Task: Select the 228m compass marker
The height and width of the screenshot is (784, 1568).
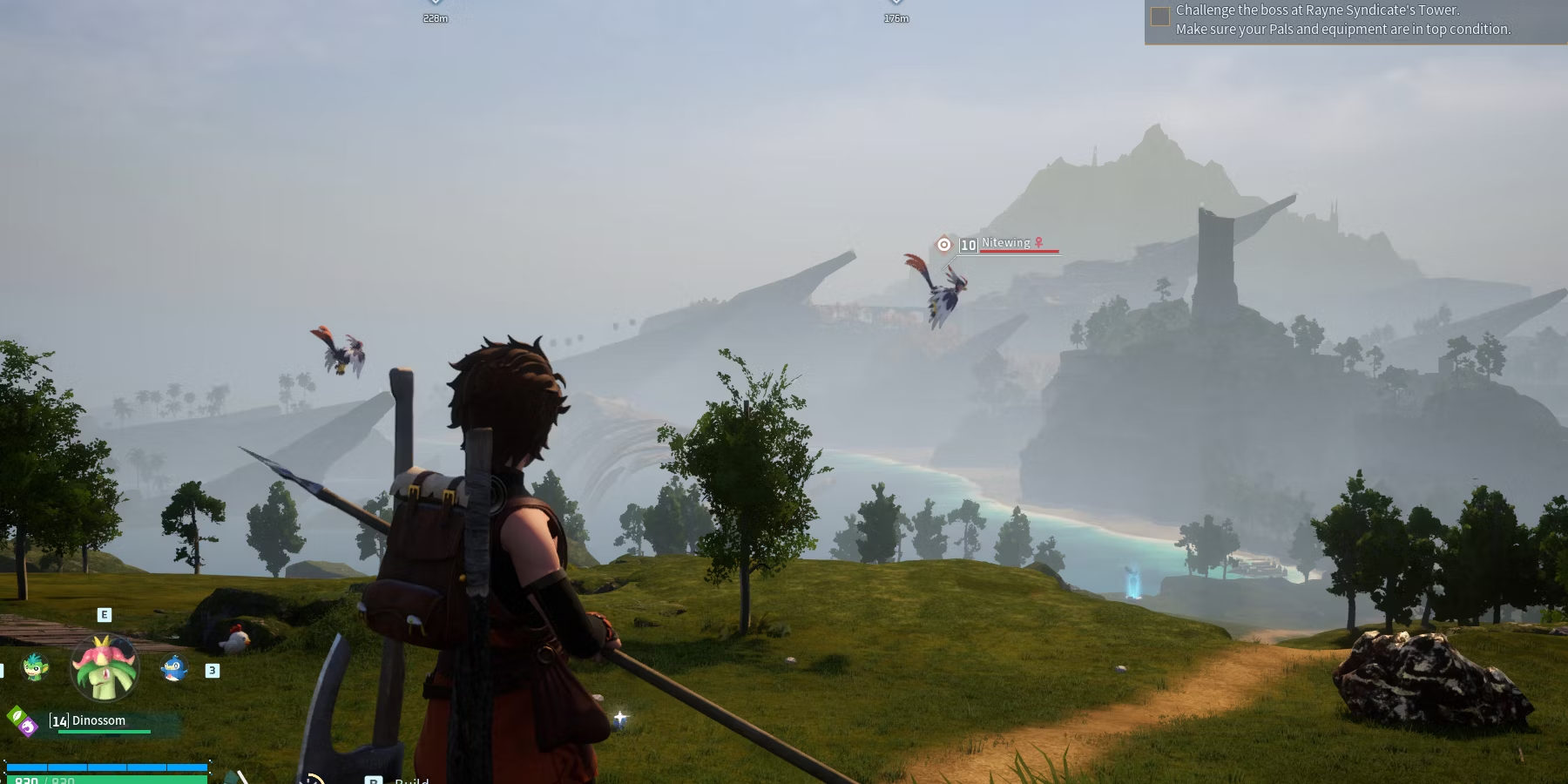Action: coord(435,12)
